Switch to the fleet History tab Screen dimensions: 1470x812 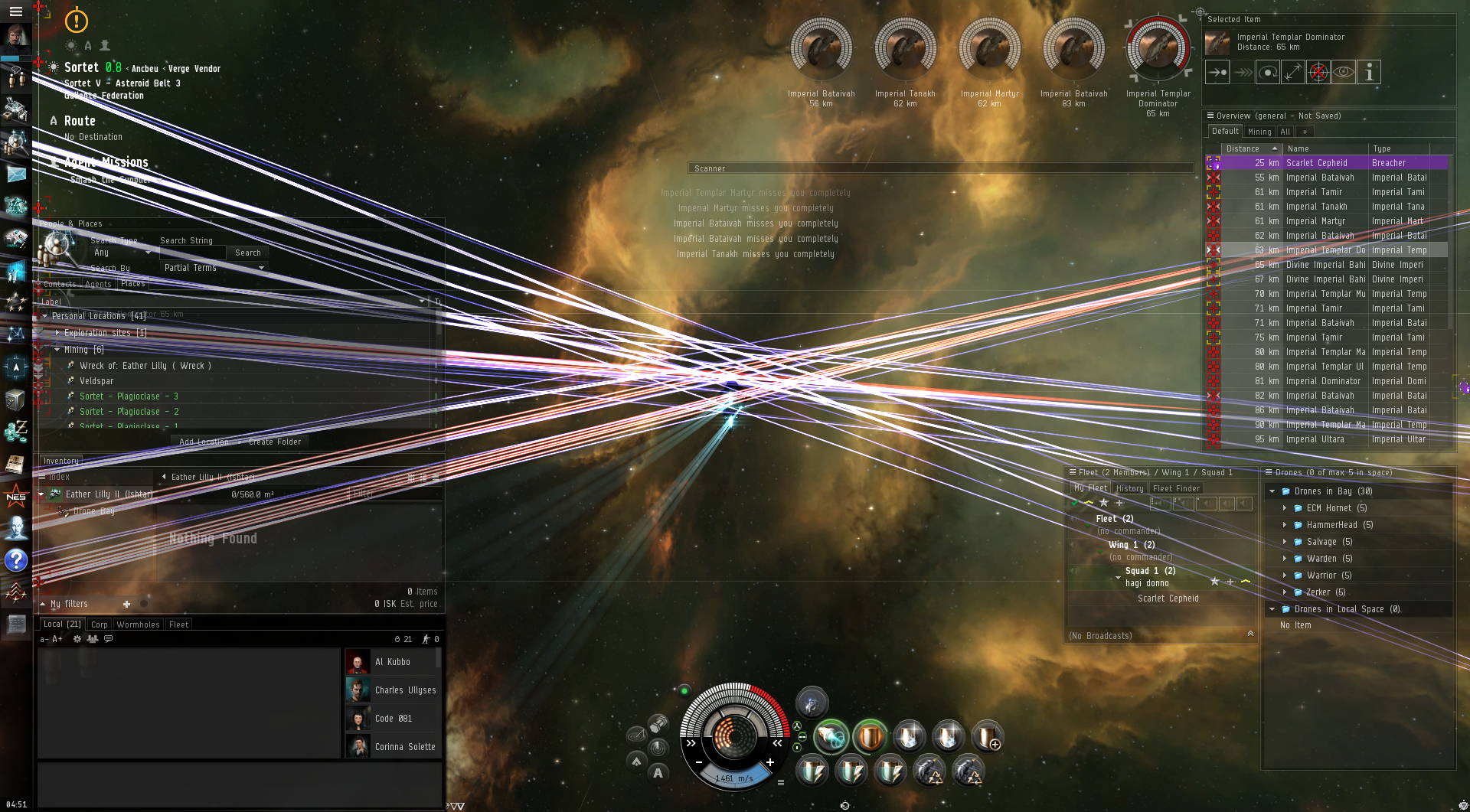click(1129, 488)
